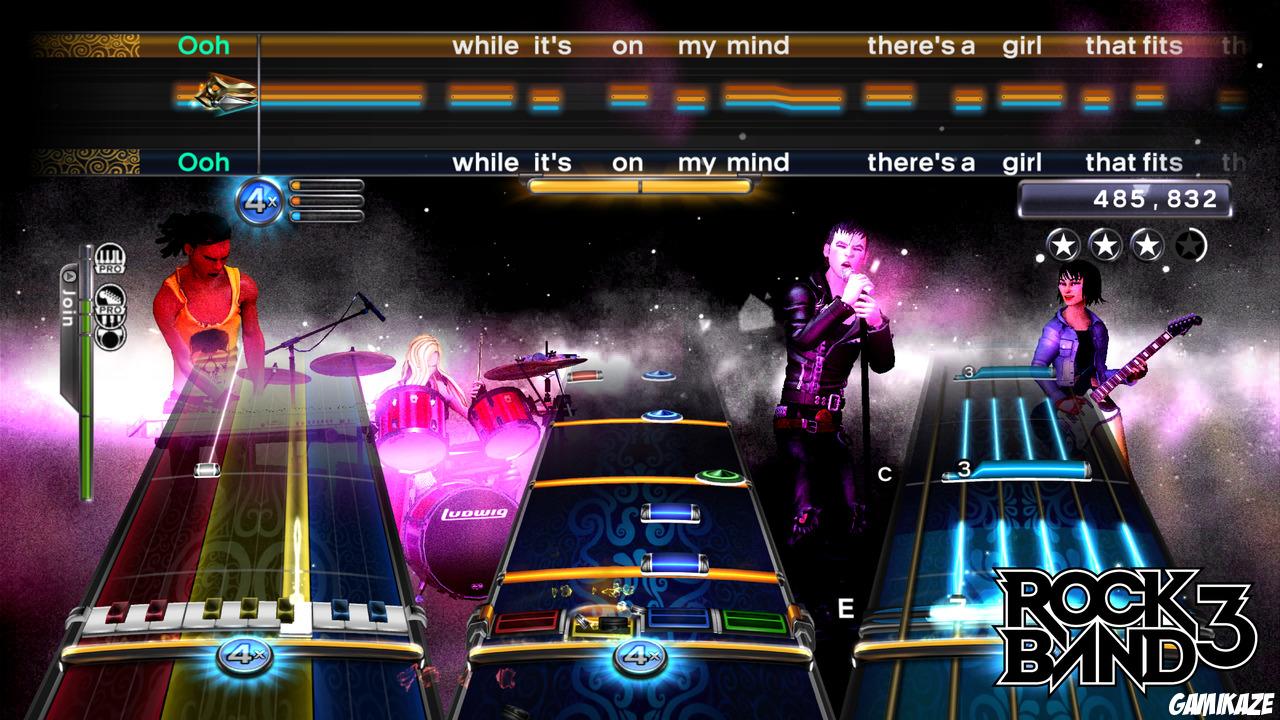Open the unfilled fifth star slot
Viewport: 1280px width, 720px height.
coord(1192,243)
